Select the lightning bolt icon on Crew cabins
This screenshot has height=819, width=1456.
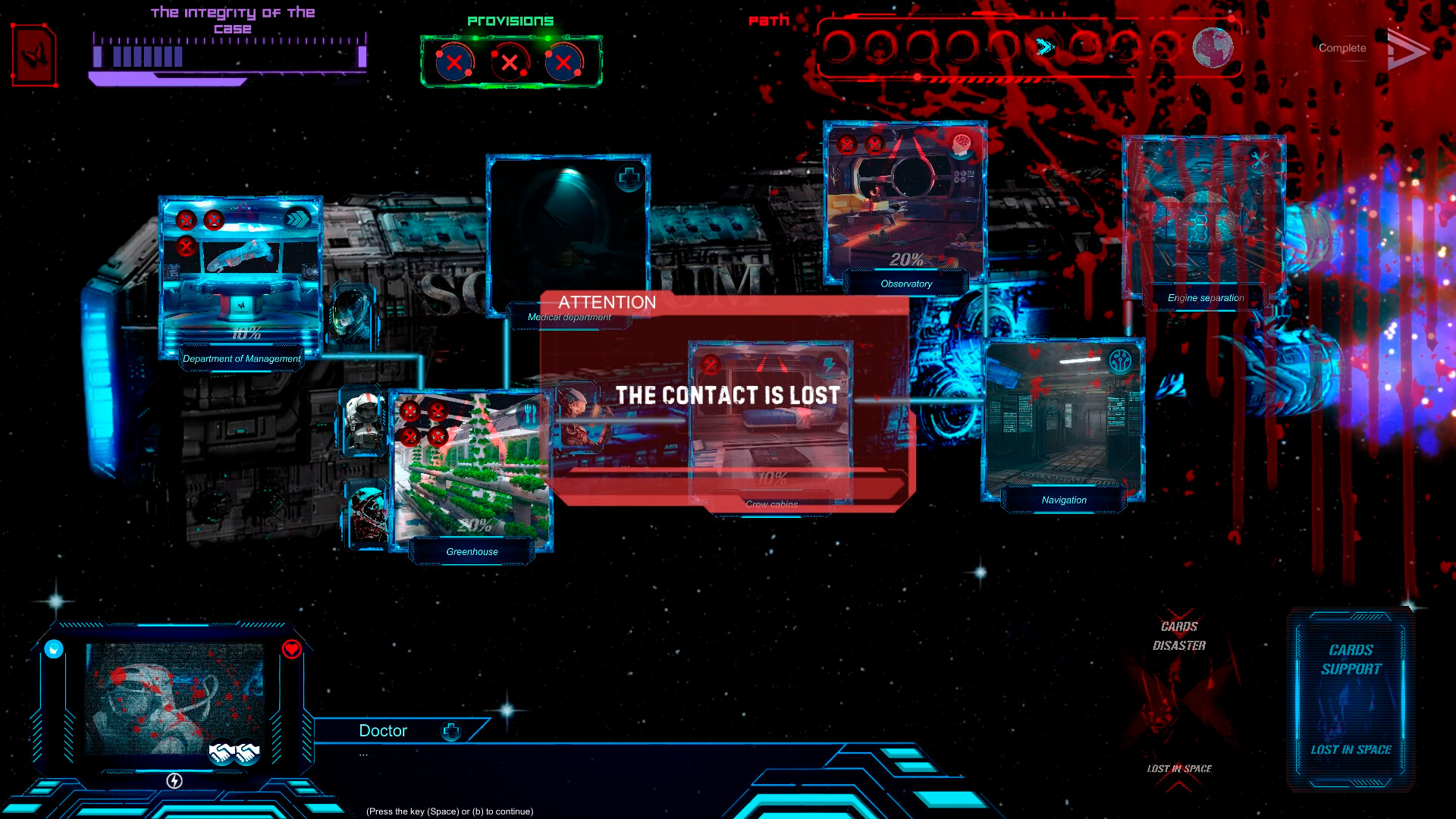tap(829, 365)
